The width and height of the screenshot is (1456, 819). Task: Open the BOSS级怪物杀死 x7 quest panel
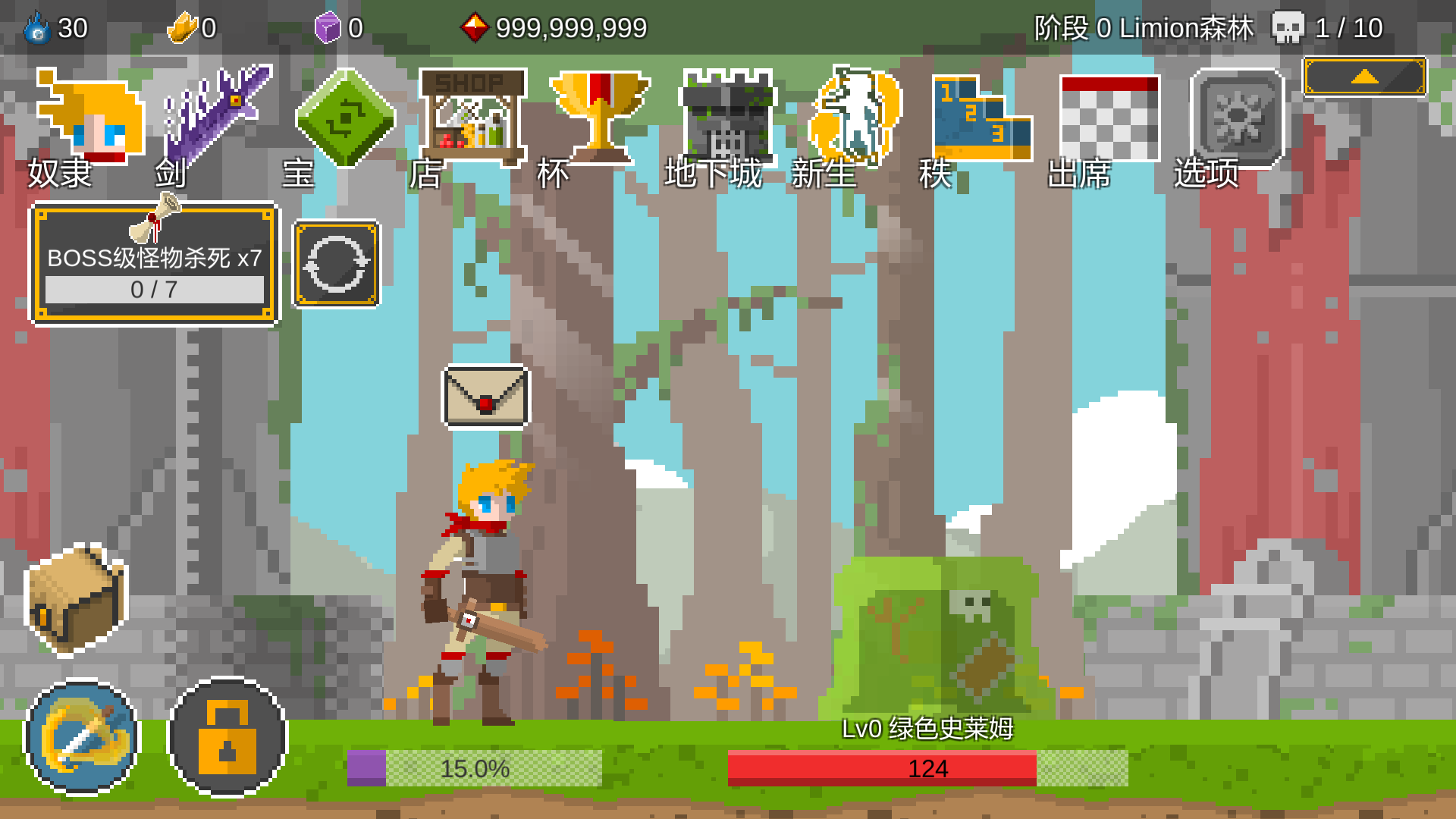point(154,264)
